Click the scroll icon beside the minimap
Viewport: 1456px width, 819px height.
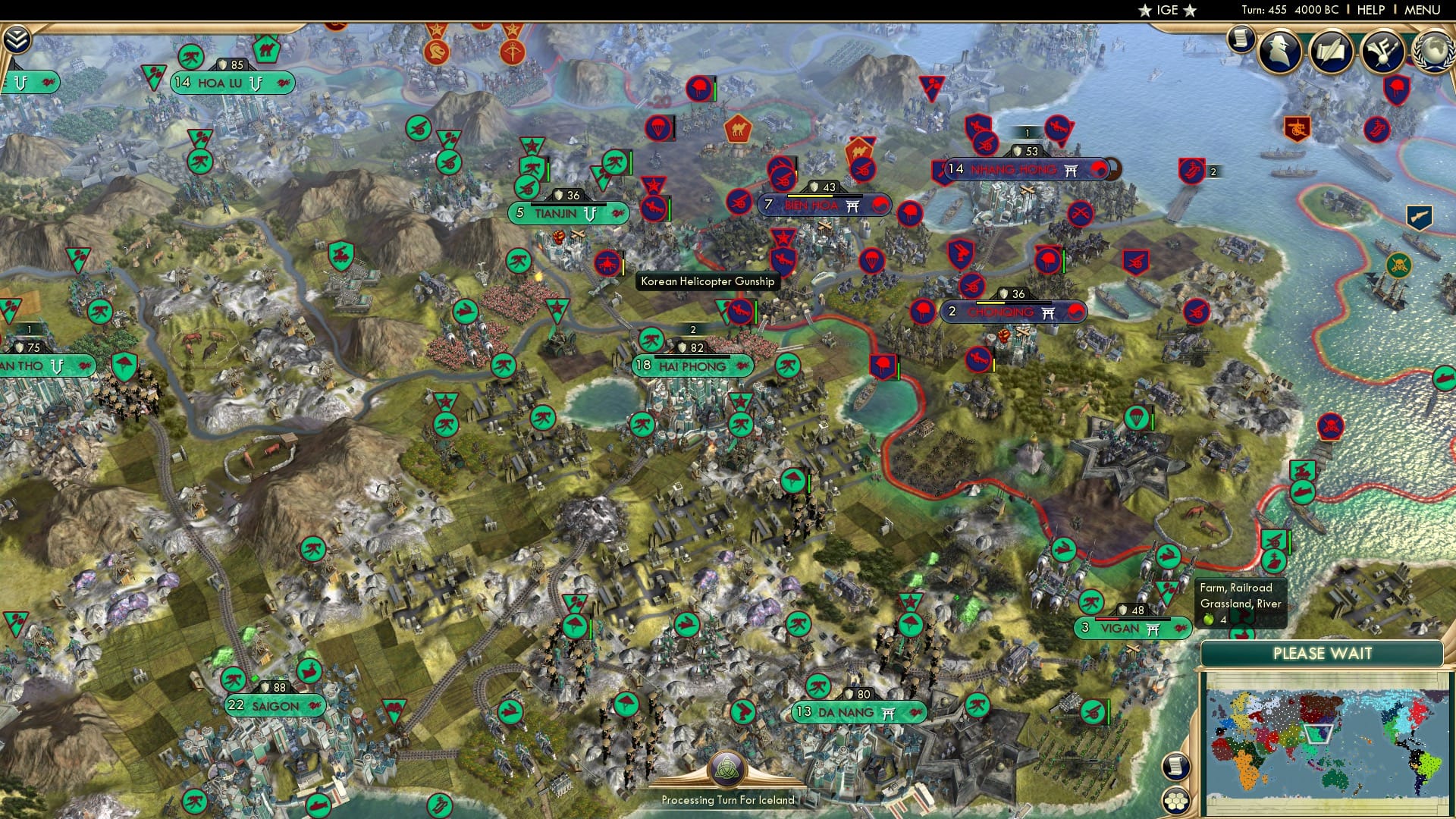(1176, 767)
